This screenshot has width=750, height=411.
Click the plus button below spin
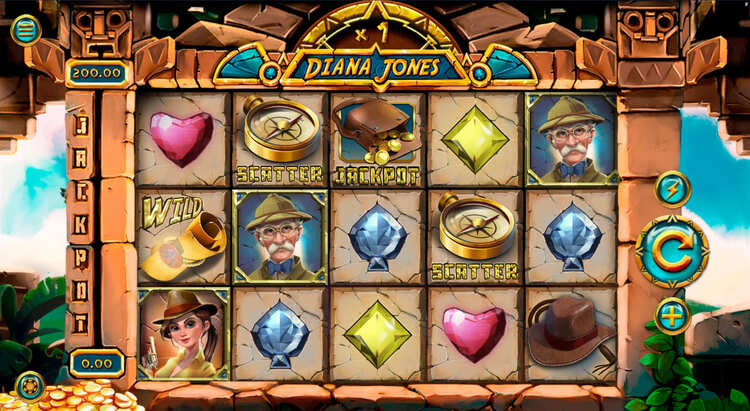pyautogui.click(x=672, y=316)
